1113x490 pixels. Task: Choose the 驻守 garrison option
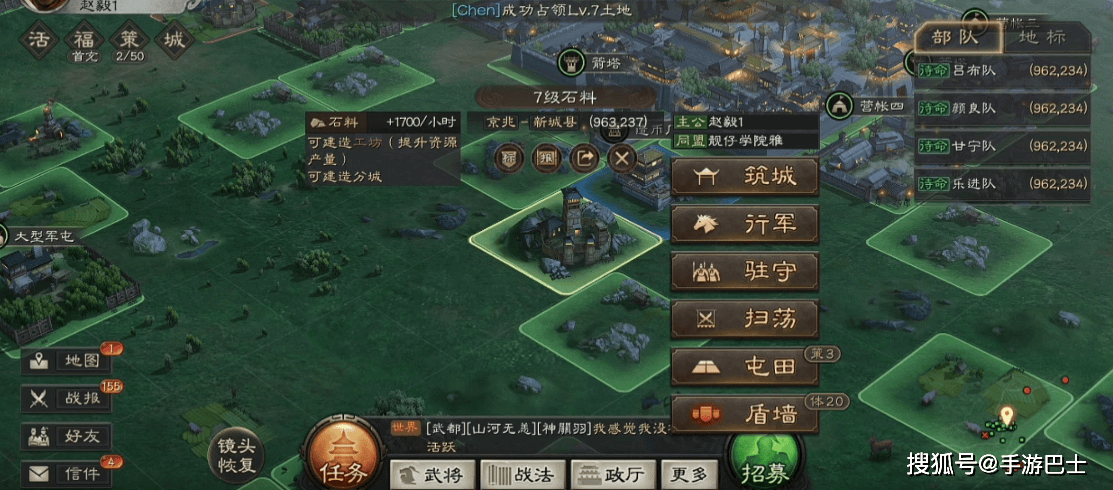tap(744, 271)
